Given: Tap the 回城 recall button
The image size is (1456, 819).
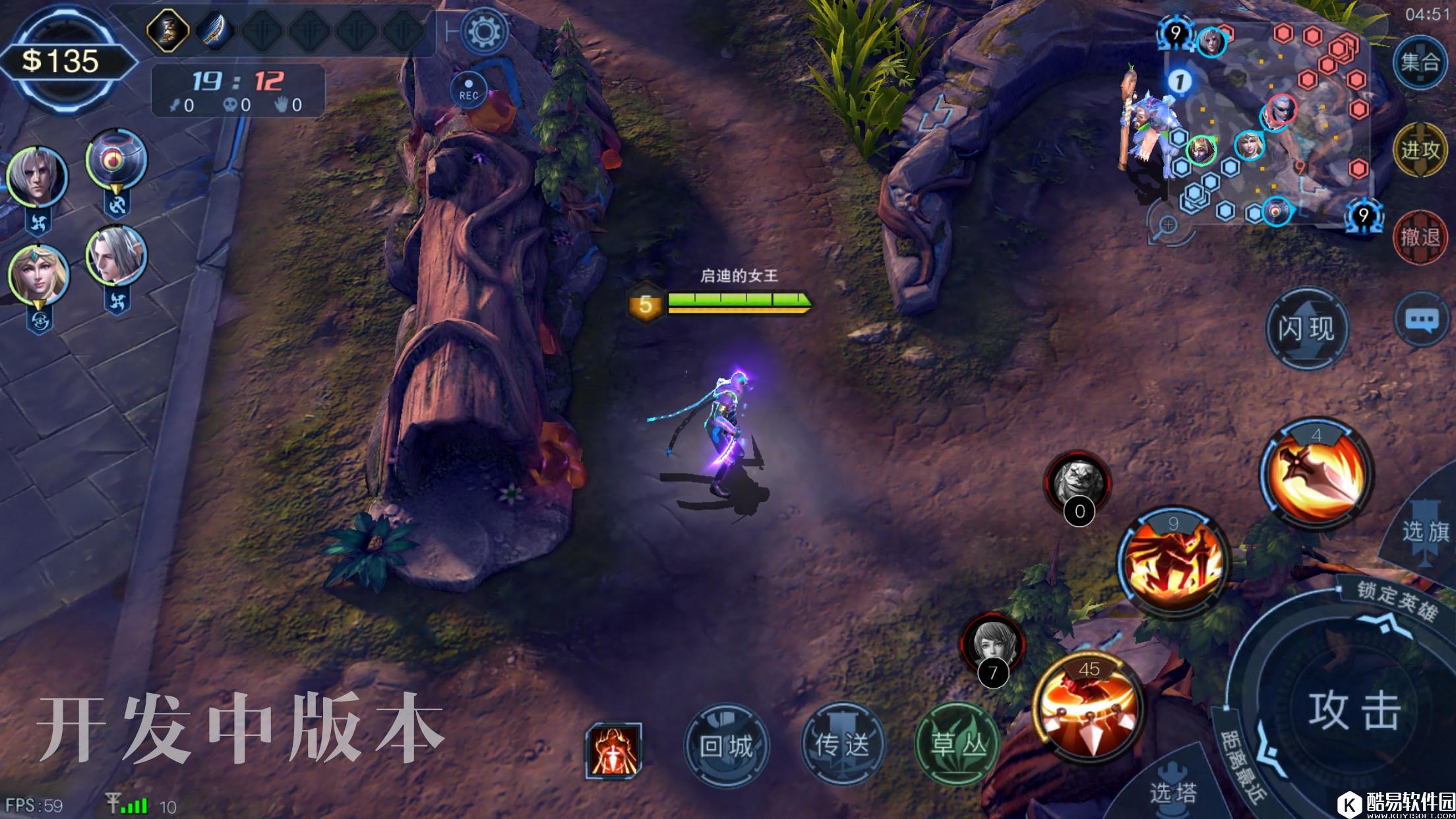Looking at the screenshot, I should tap(726, 746).
